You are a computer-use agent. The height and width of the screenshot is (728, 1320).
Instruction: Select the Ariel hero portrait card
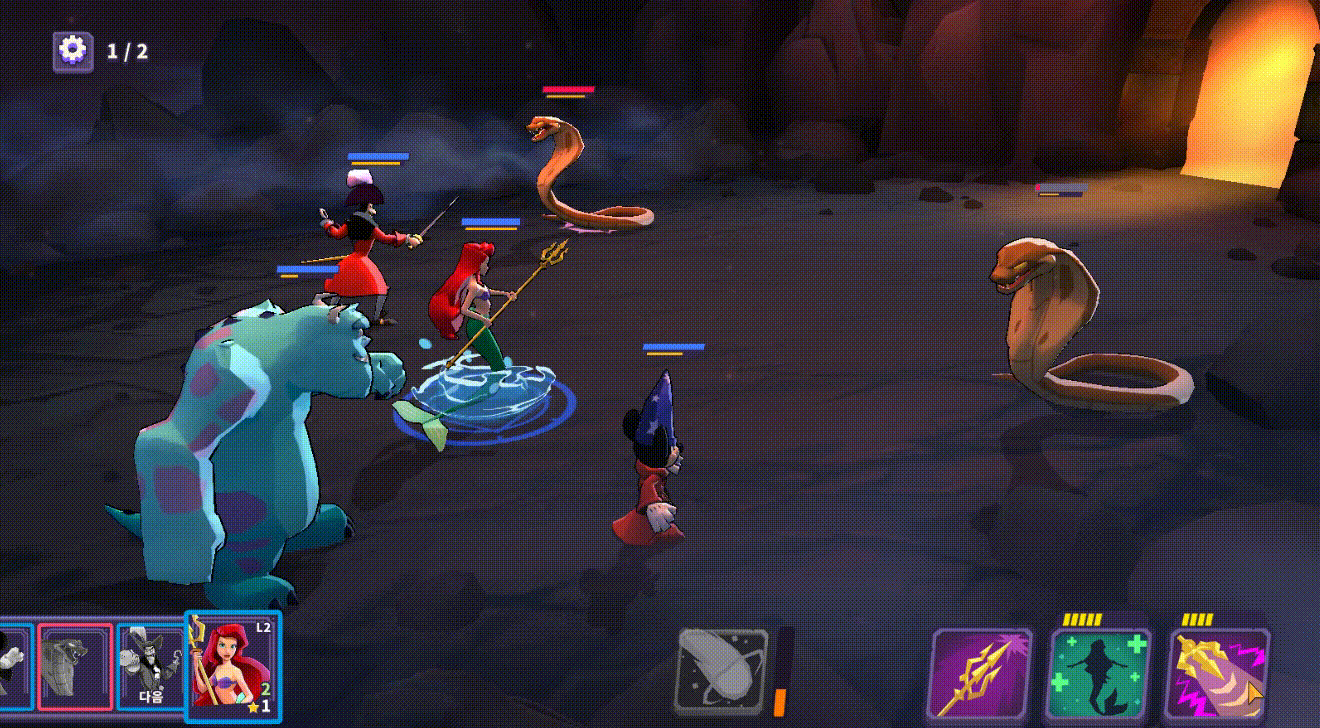pos(233,667)
